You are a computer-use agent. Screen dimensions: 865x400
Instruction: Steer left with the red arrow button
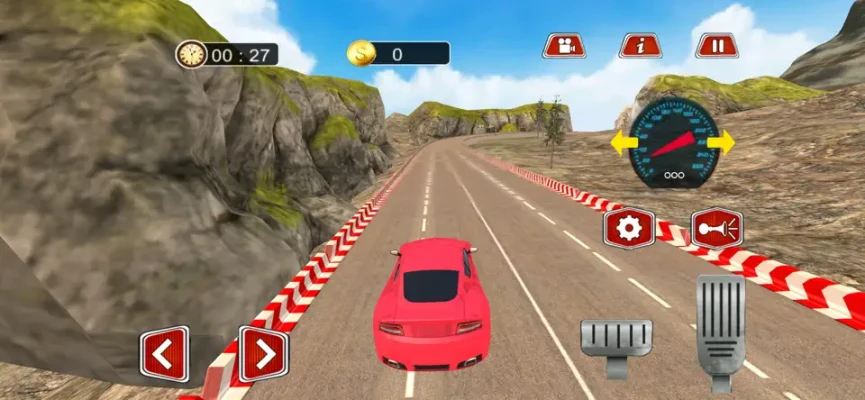point(165,354)
